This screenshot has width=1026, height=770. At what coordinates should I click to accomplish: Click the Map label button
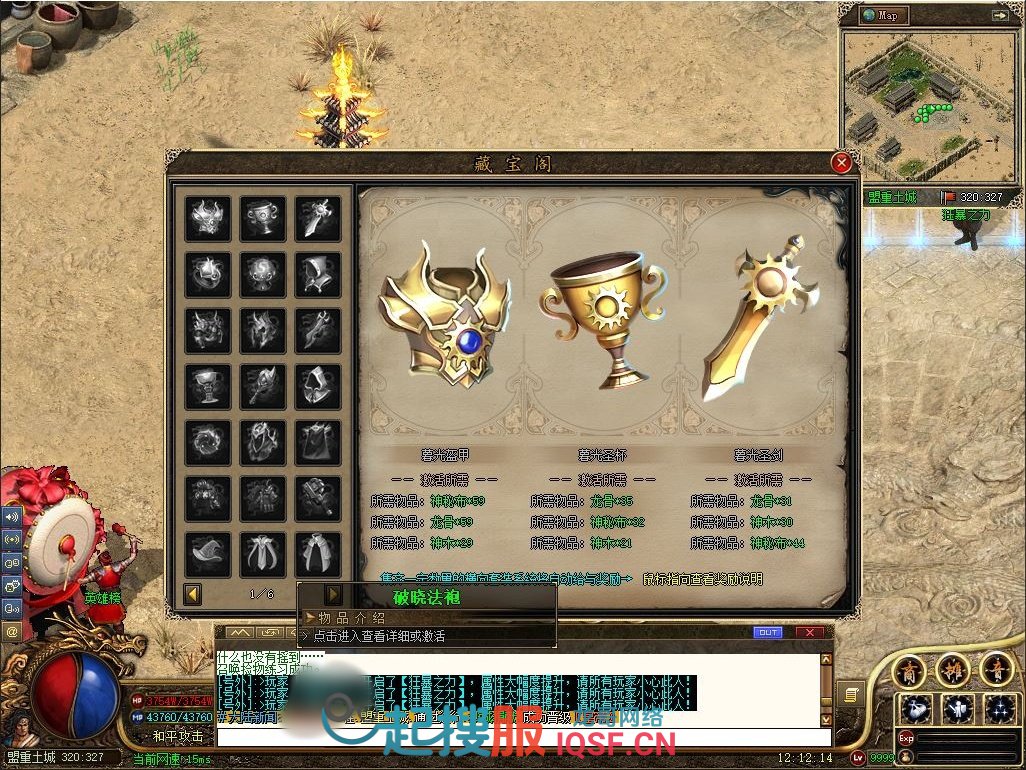(887, 15)
